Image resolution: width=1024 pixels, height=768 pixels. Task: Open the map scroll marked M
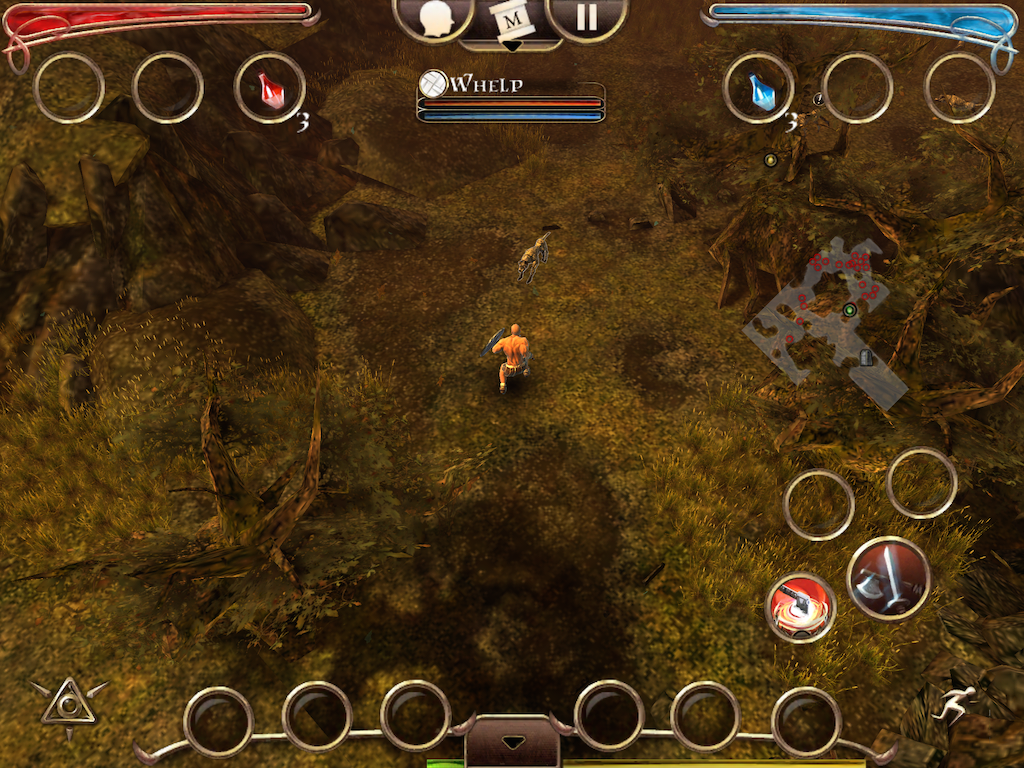coord(511,20)
